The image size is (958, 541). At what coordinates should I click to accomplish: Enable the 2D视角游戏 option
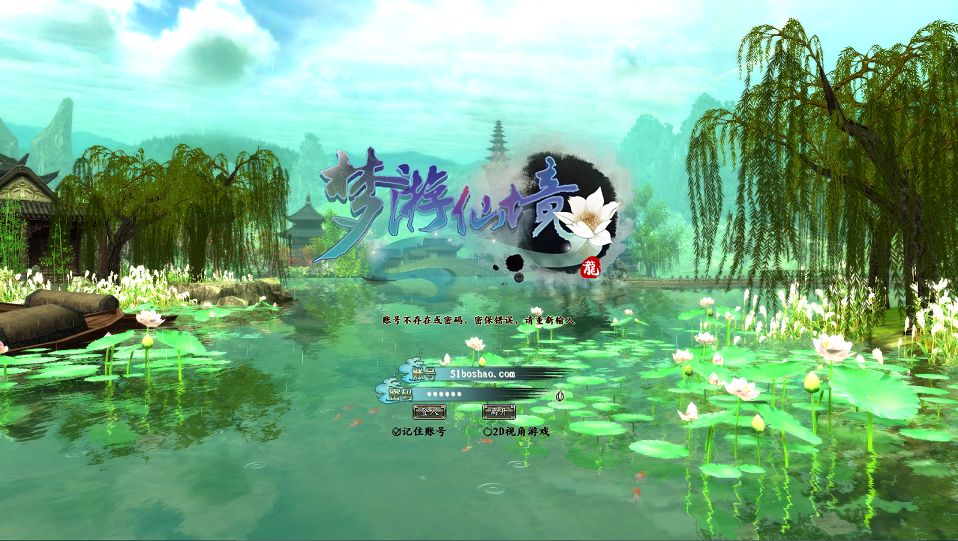(488, 432)
